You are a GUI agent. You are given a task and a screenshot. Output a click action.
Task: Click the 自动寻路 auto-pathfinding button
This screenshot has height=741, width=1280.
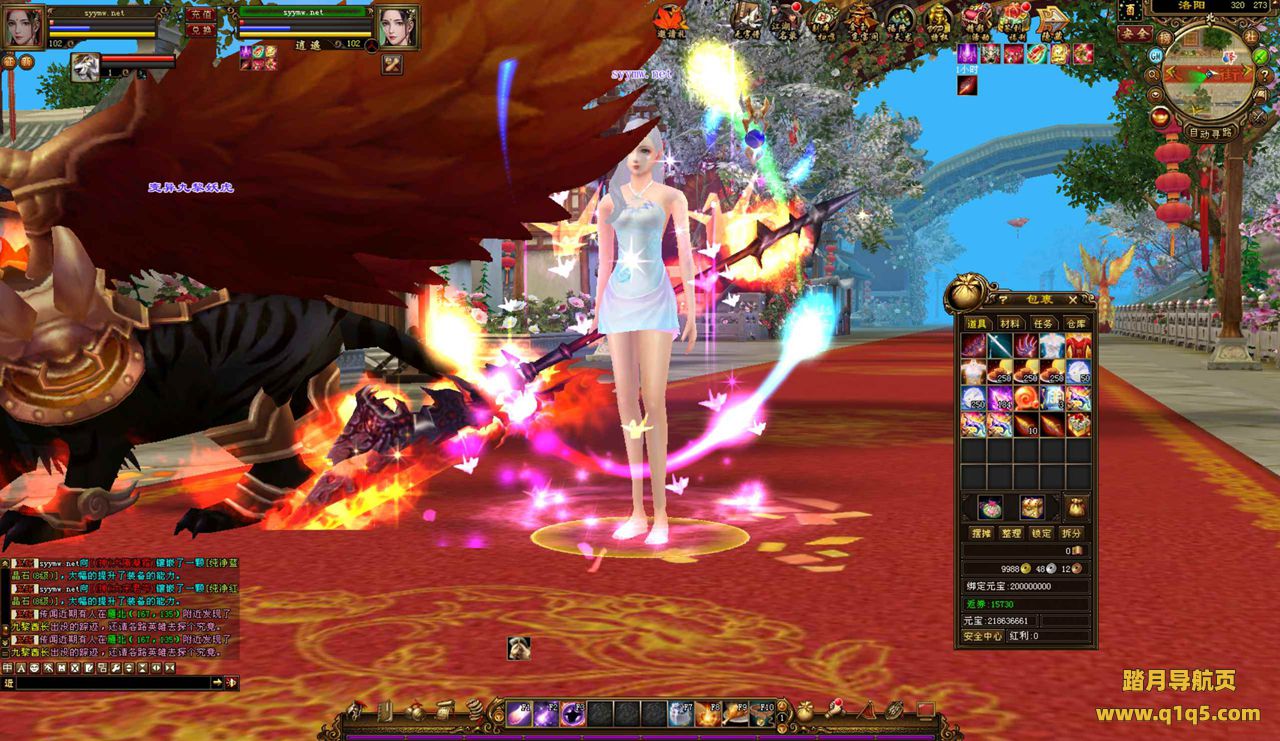(x=1210, y=132)
